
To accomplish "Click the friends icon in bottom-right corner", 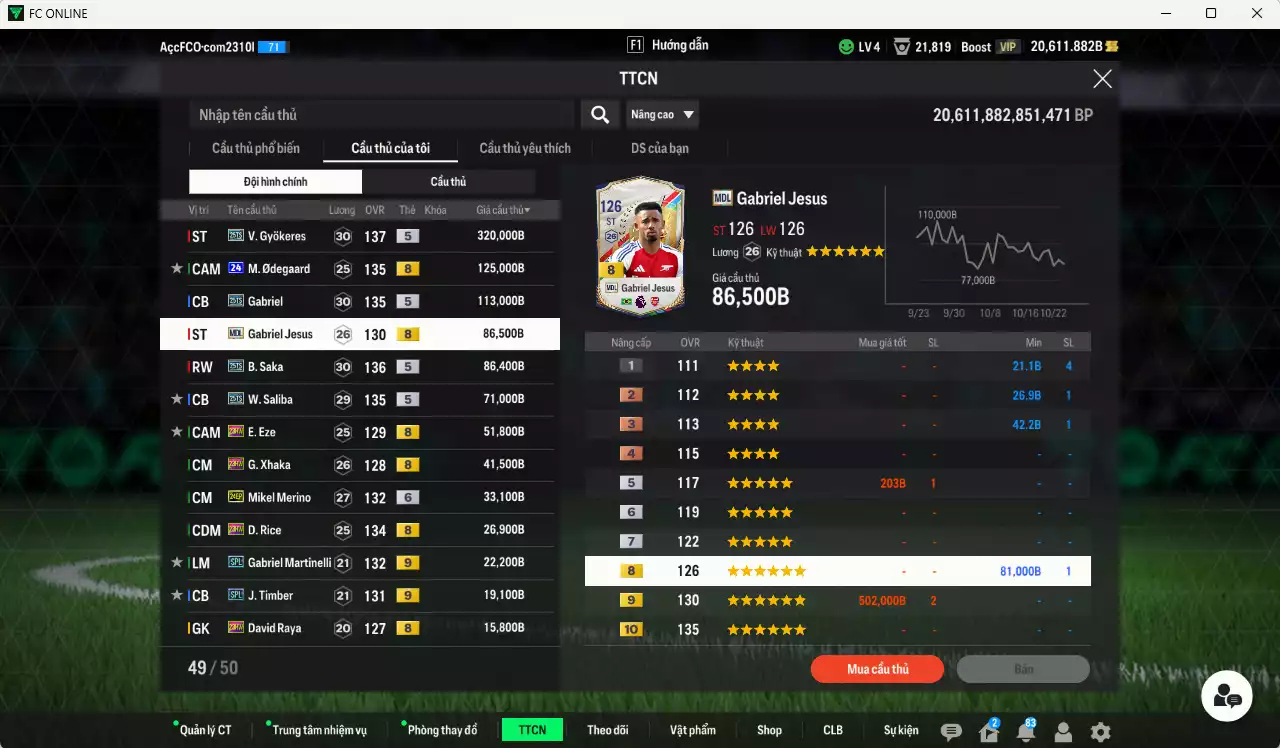I will [1227, 695].
